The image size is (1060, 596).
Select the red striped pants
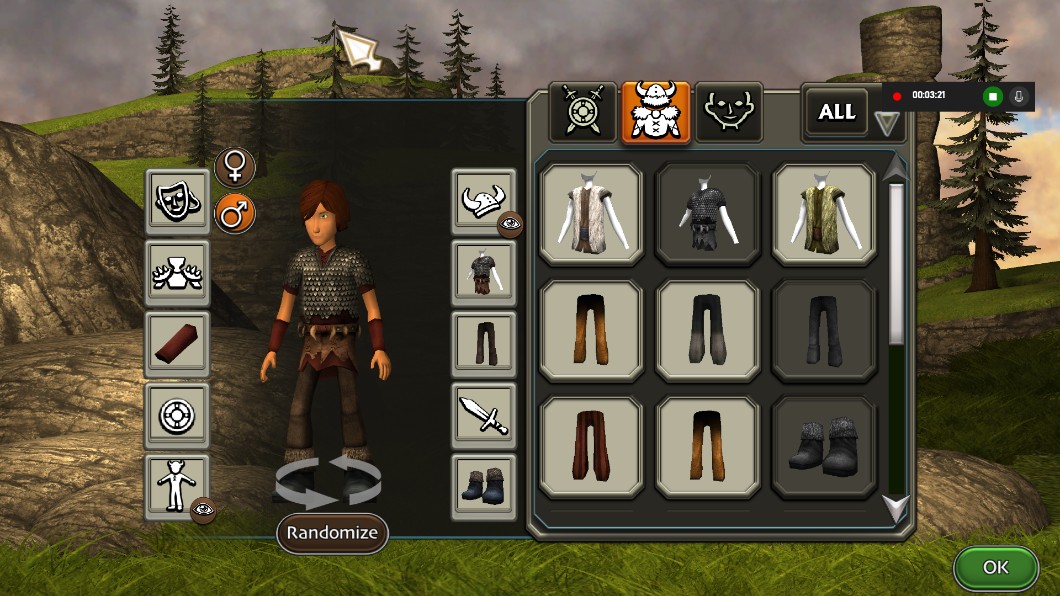point(591,447)
